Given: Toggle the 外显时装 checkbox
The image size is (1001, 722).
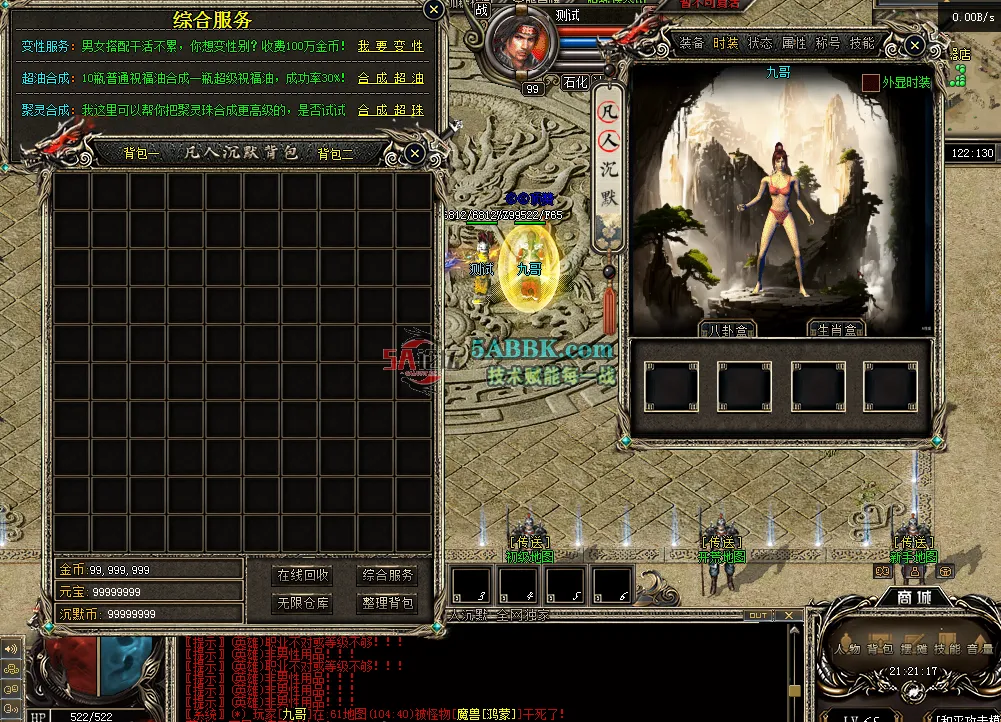Looking at the screenshot, I should pyautogui.click(x=871, y=82).
